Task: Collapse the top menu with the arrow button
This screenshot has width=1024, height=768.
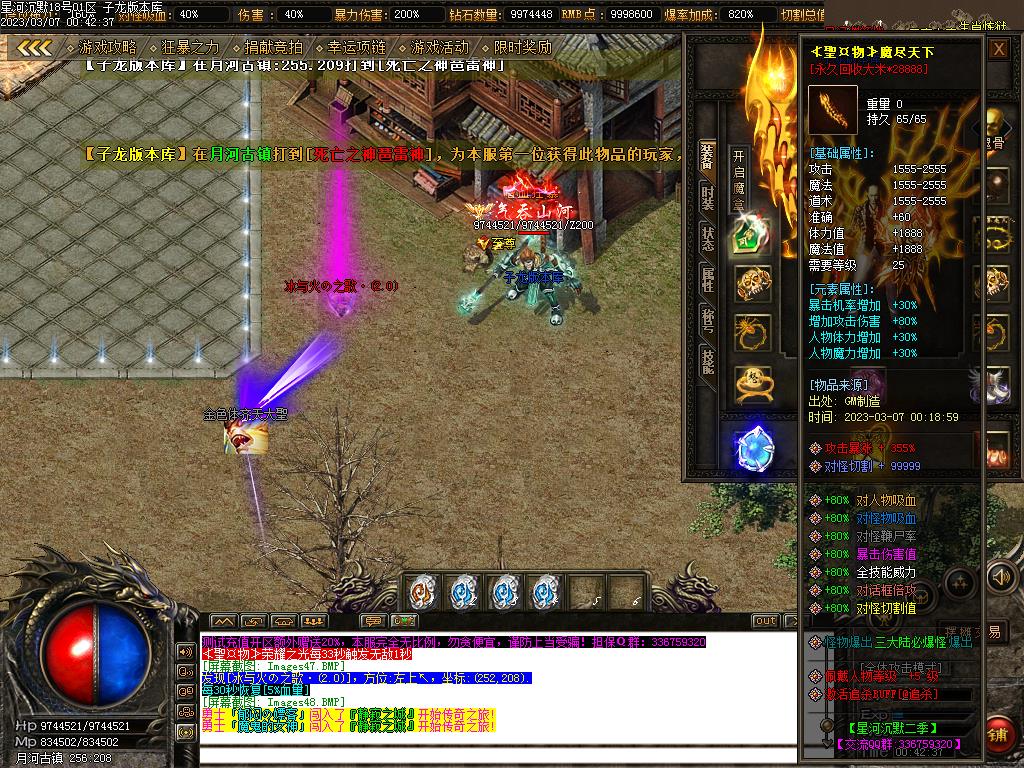Action: click(35, 47)
